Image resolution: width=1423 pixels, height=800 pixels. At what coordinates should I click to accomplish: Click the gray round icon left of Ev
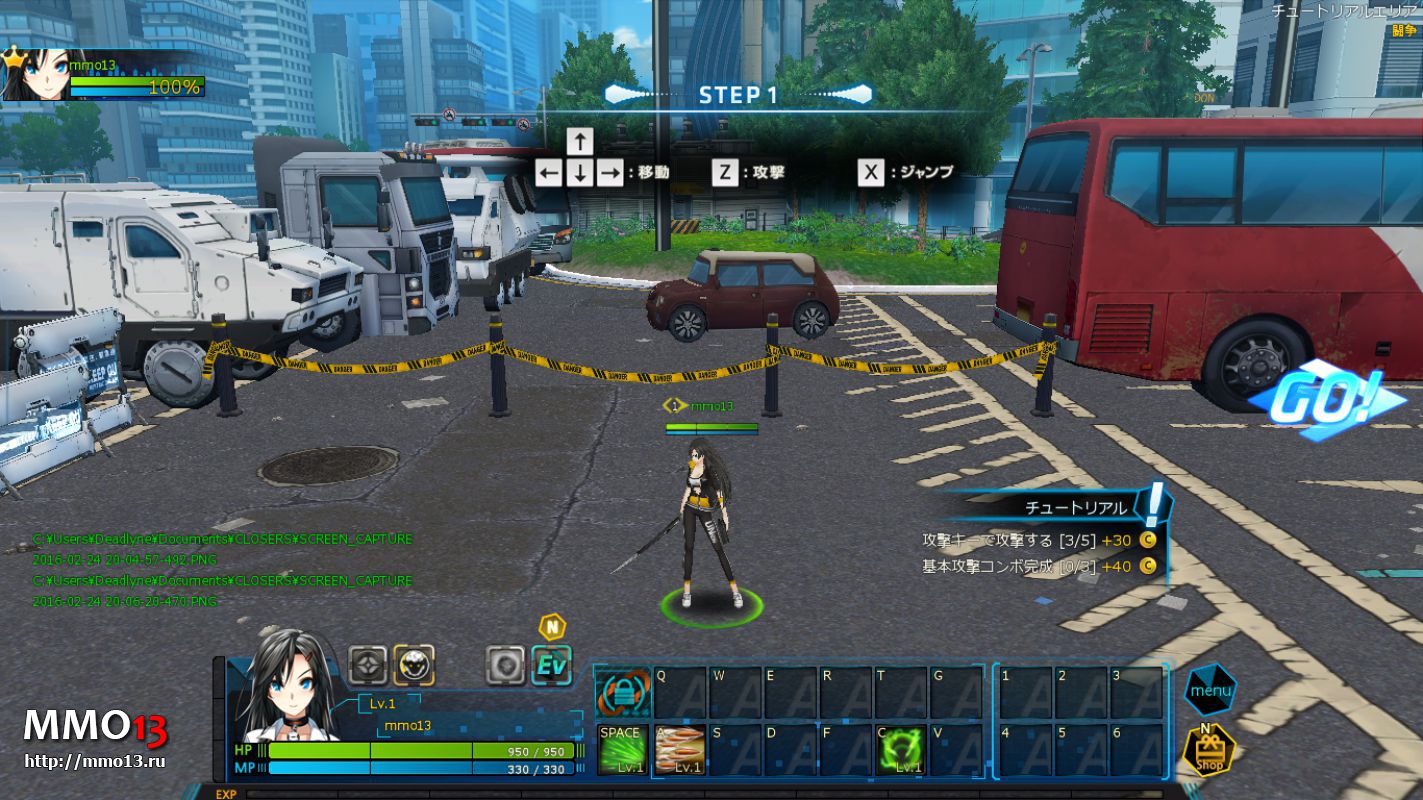click(x=505, y=665)
